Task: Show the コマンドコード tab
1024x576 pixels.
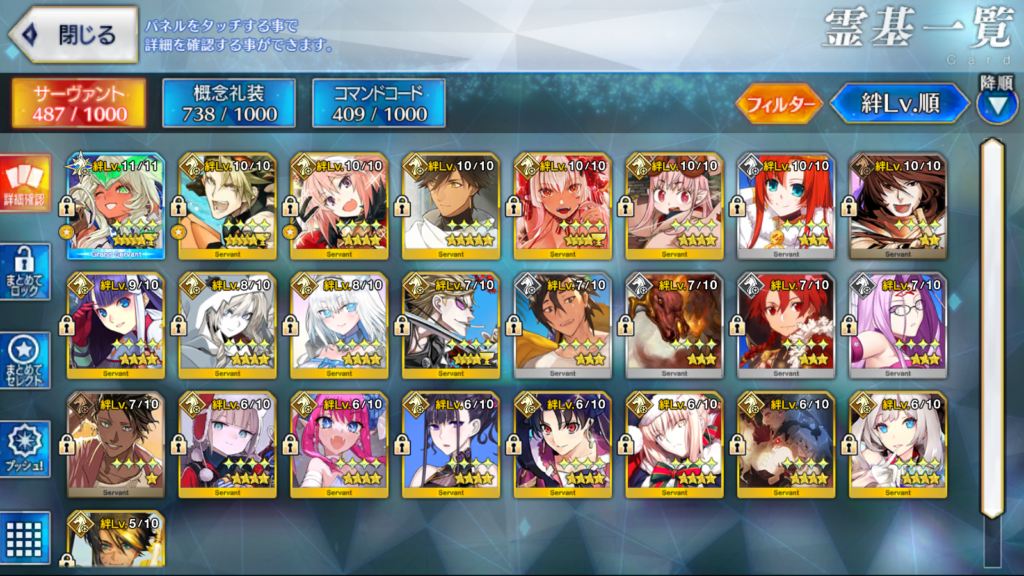Action: pyautogui.click(x=379, y=104)
